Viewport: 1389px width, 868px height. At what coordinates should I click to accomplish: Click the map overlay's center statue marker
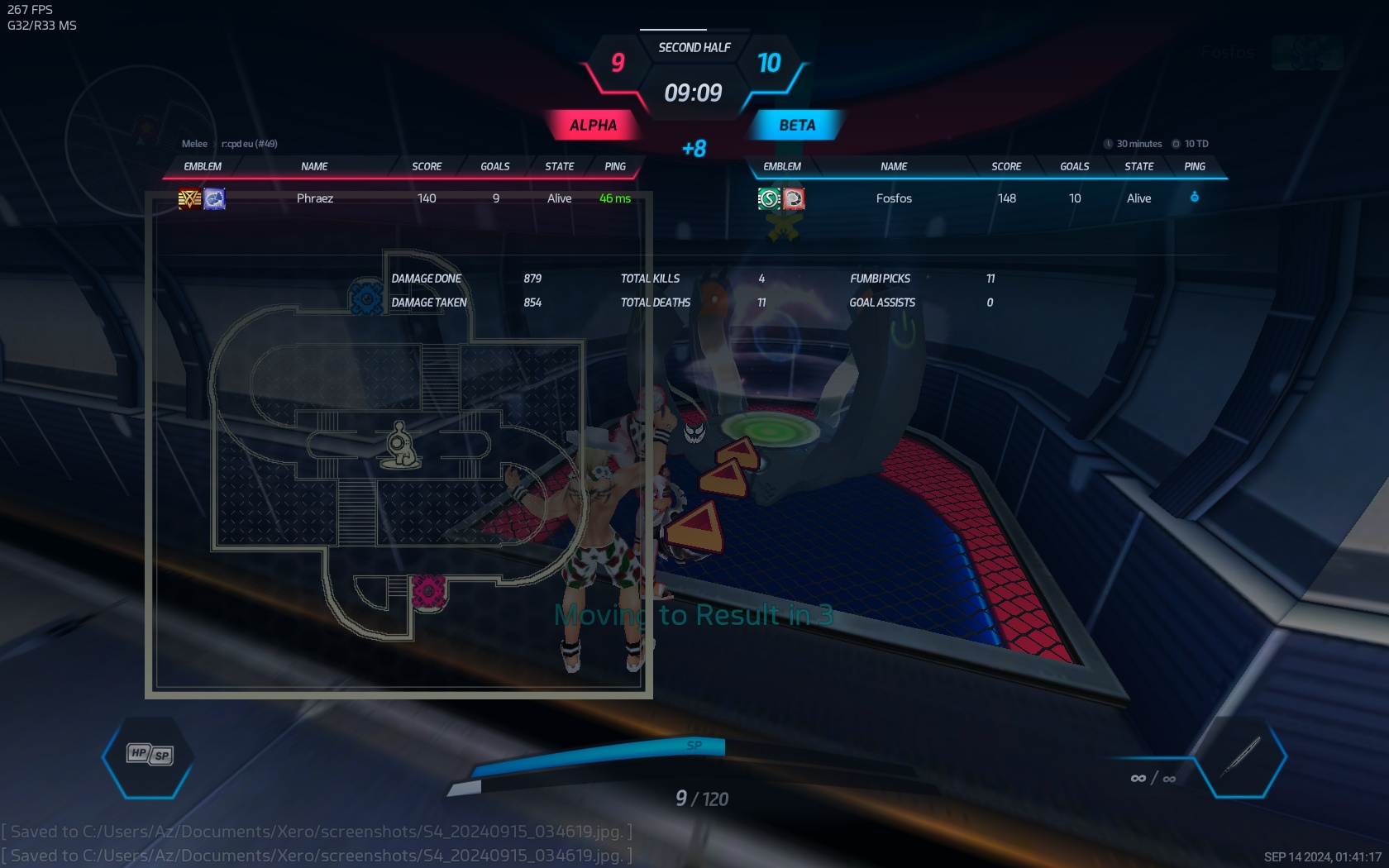click(401, 445)
